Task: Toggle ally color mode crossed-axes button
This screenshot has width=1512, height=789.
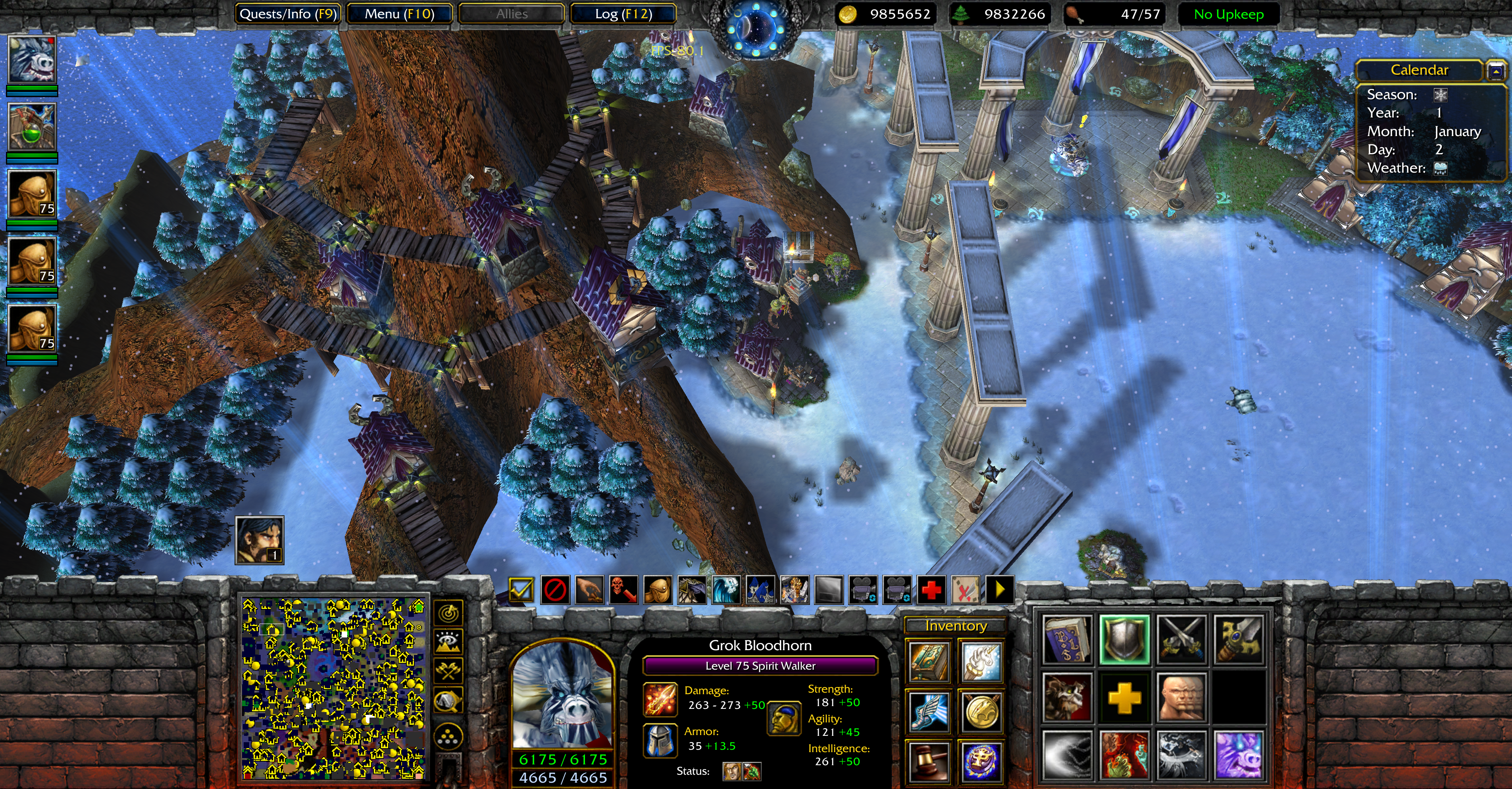Action: tap(449, 670)
